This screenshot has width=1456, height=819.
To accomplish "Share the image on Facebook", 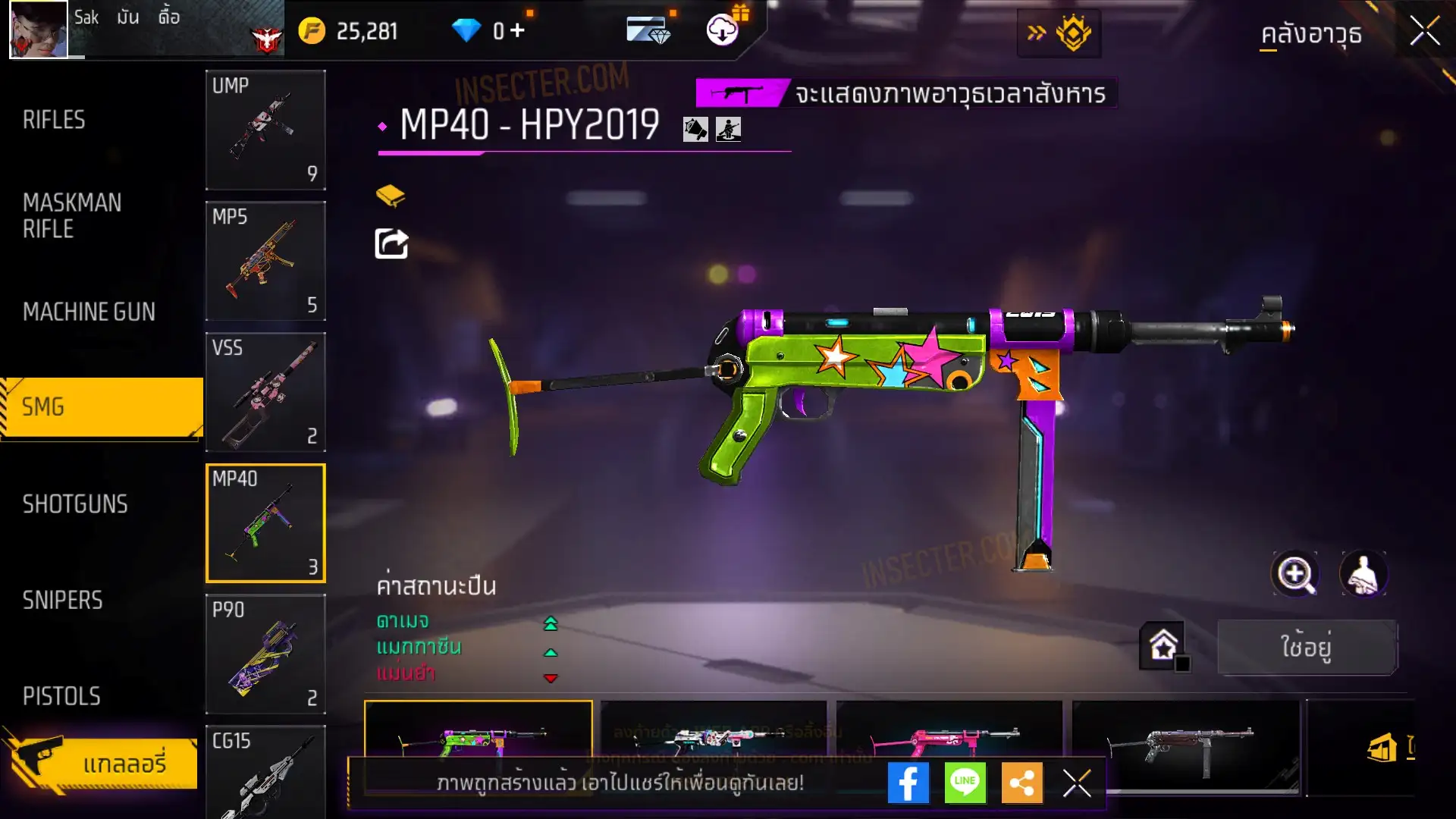I will pyautogui.click(x=908, y=783).
